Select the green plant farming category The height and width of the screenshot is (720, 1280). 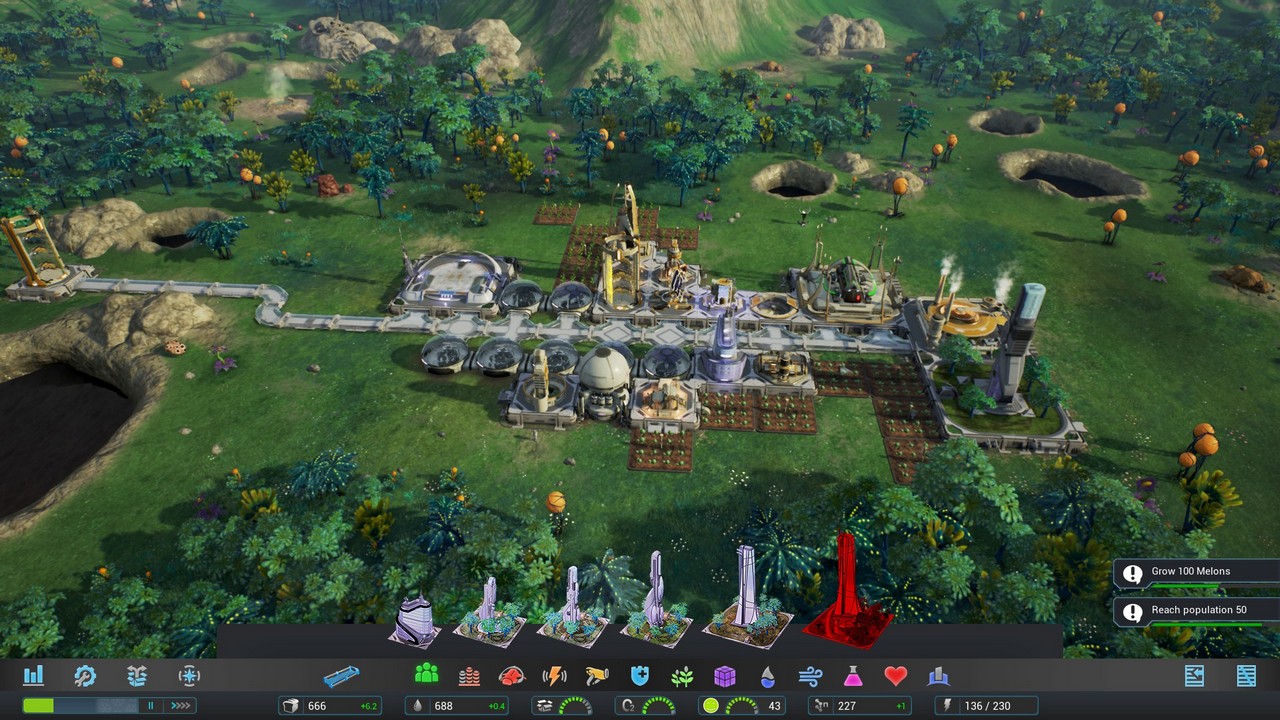point(682,676)
